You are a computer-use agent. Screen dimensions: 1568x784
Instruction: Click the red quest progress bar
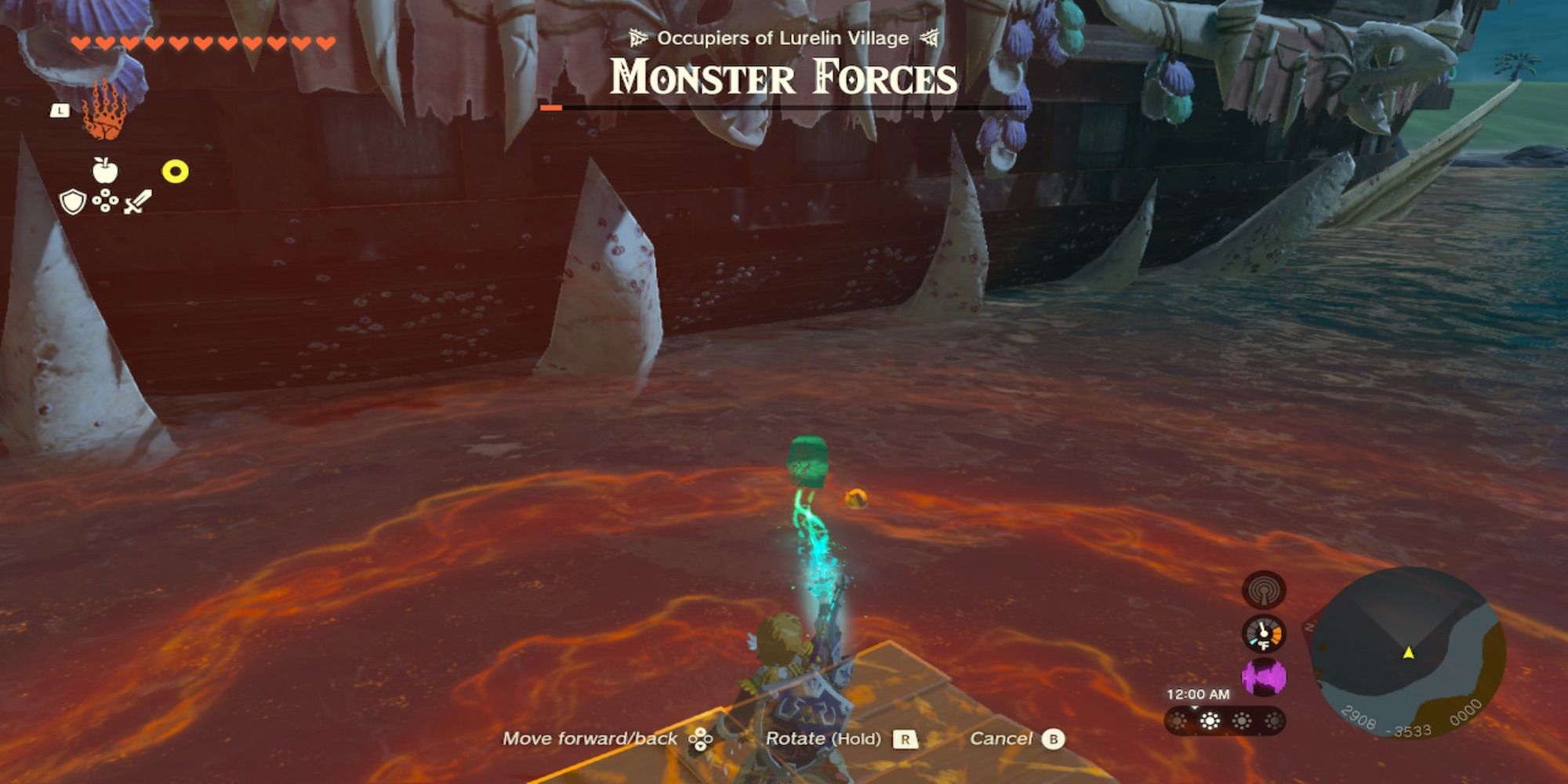click(x=553, y=107)
